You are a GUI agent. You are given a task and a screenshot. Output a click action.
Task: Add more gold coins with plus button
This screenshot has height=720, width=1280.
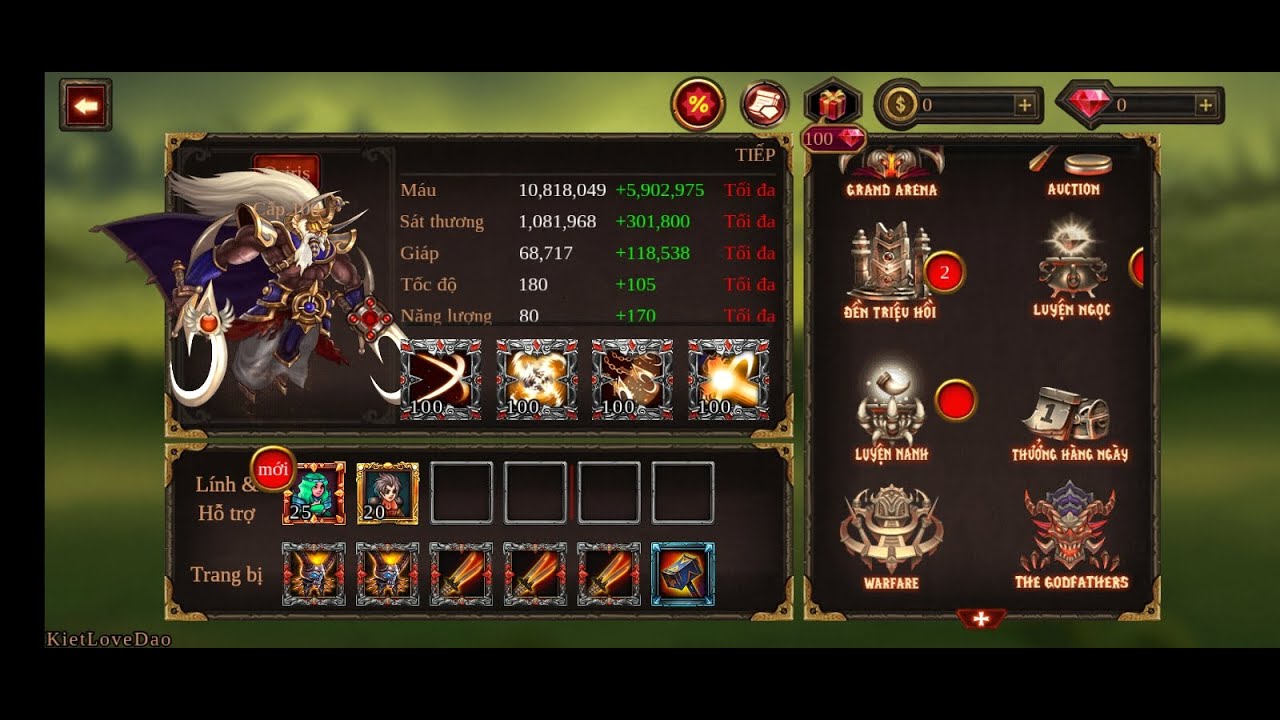click(x=1024, y=105)
